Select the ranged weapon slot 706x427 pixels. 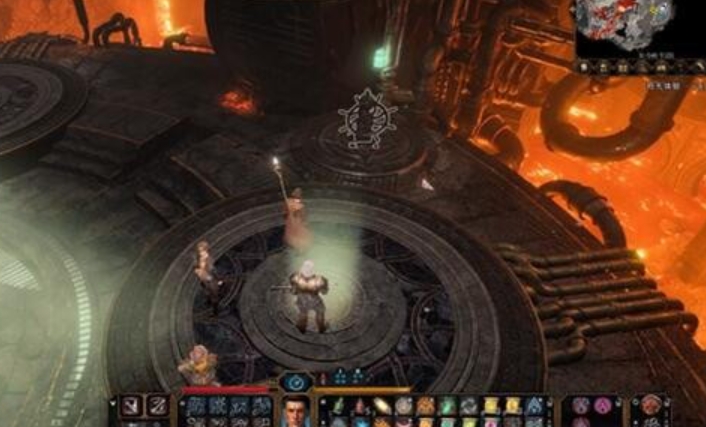156,406
